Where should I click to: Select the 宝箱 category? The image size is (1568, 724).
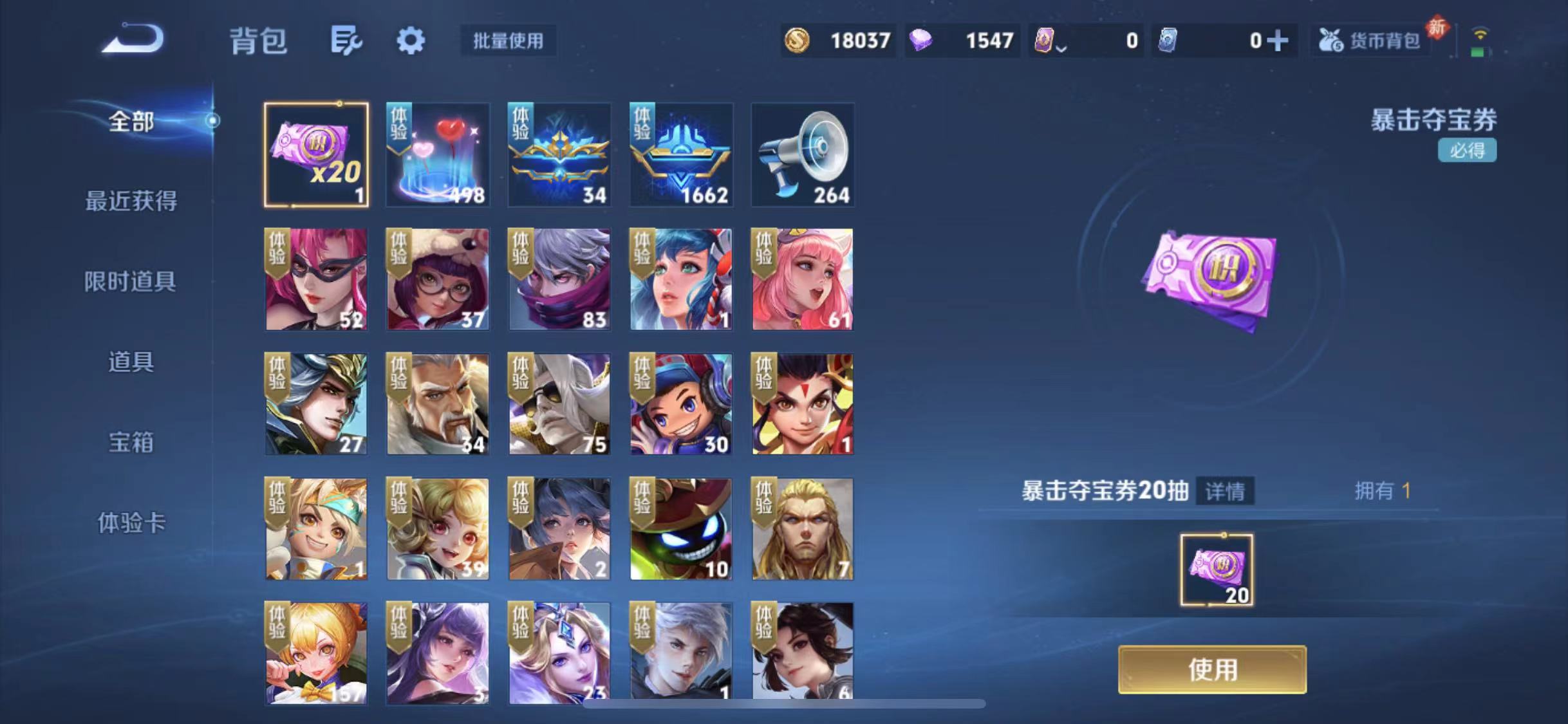point(131,442)
